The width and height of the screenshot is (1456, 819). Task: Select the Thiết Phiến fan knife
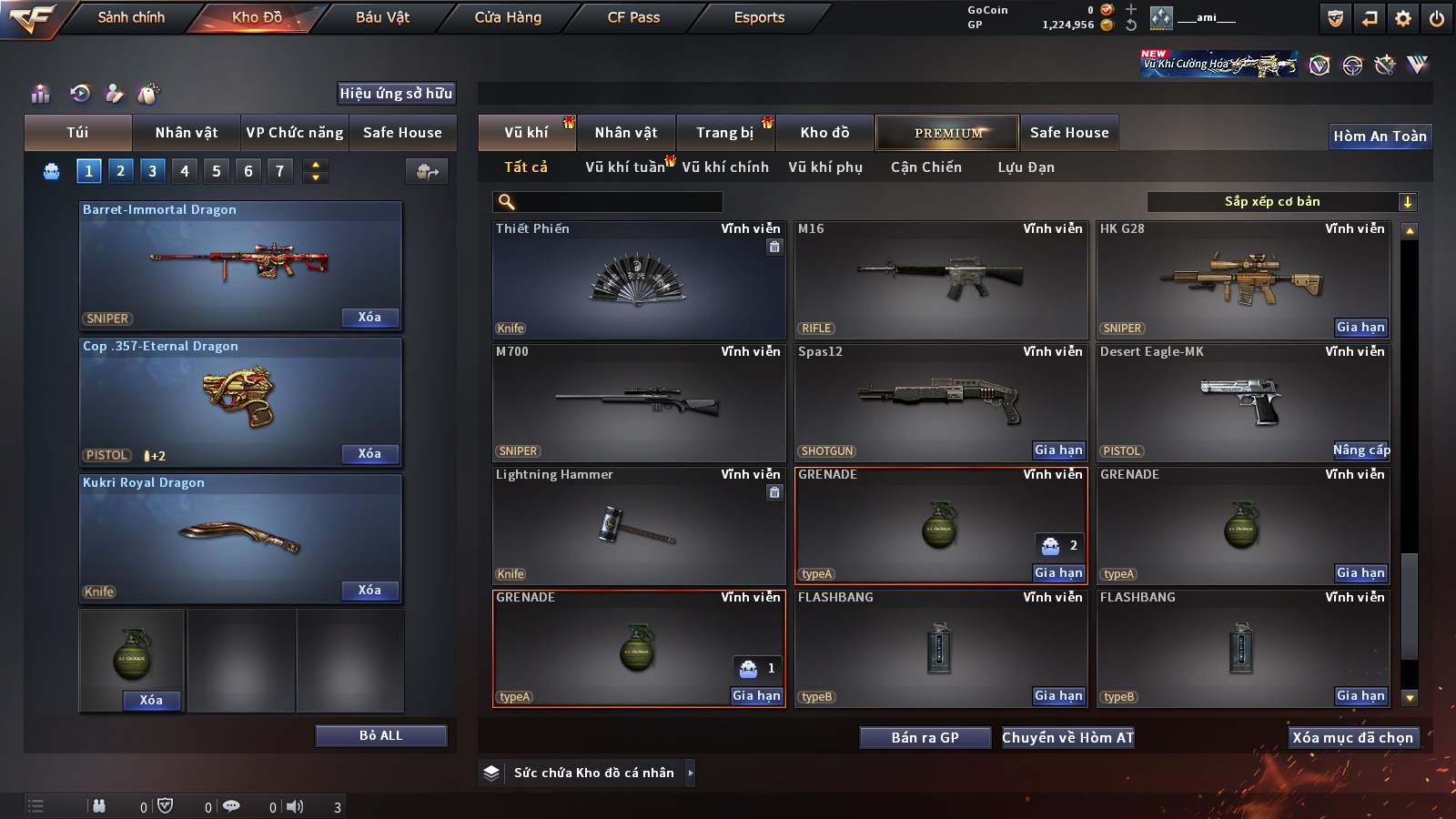point(638,280)
